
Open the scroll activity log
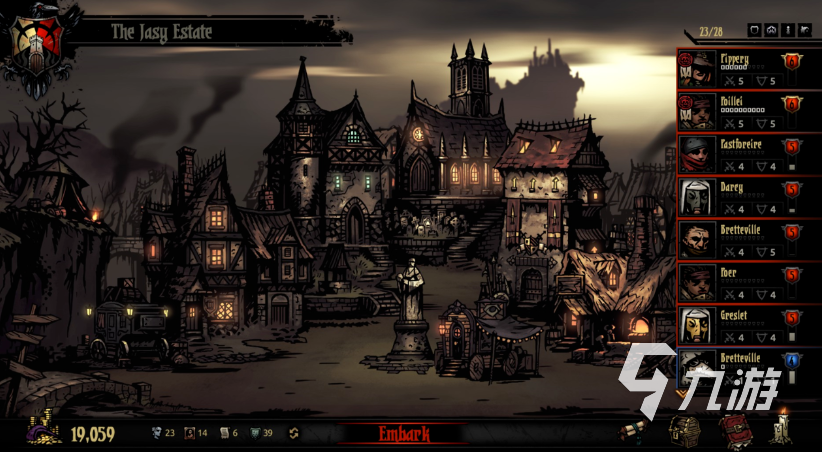tap(634, 431)
